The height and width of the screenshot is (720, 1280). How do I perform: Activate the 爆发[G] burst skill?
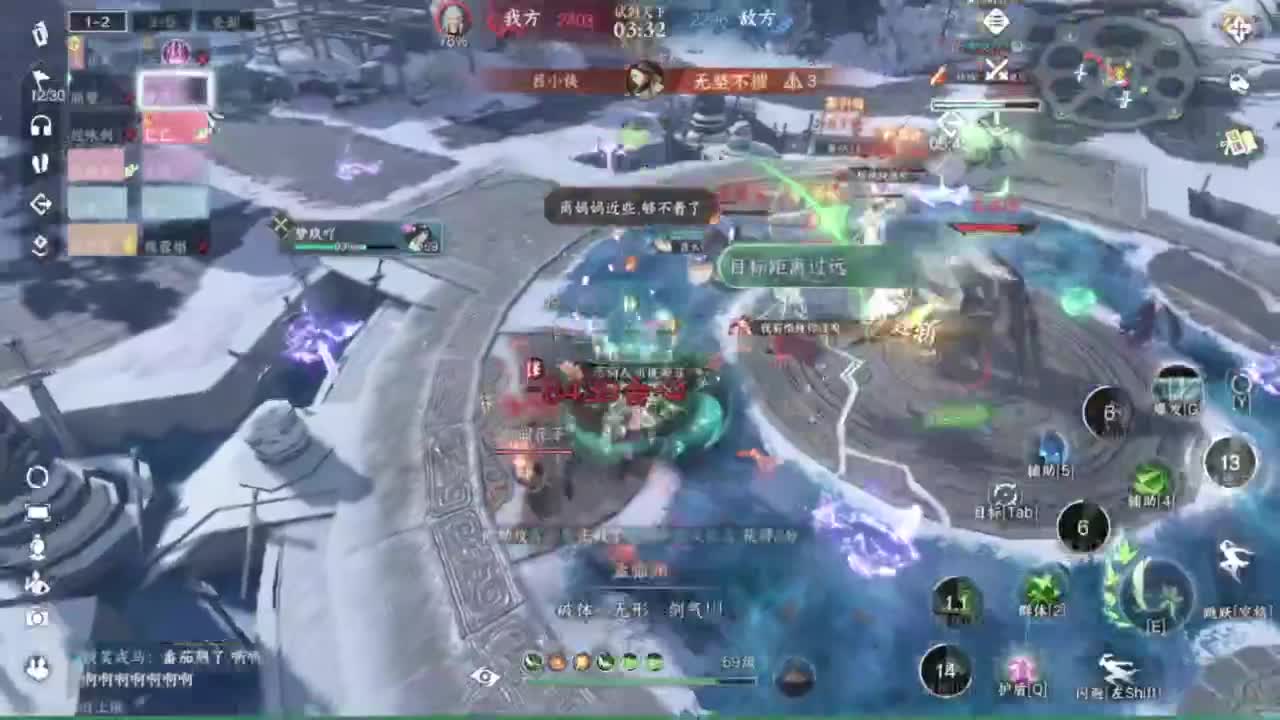point(1175,390)
